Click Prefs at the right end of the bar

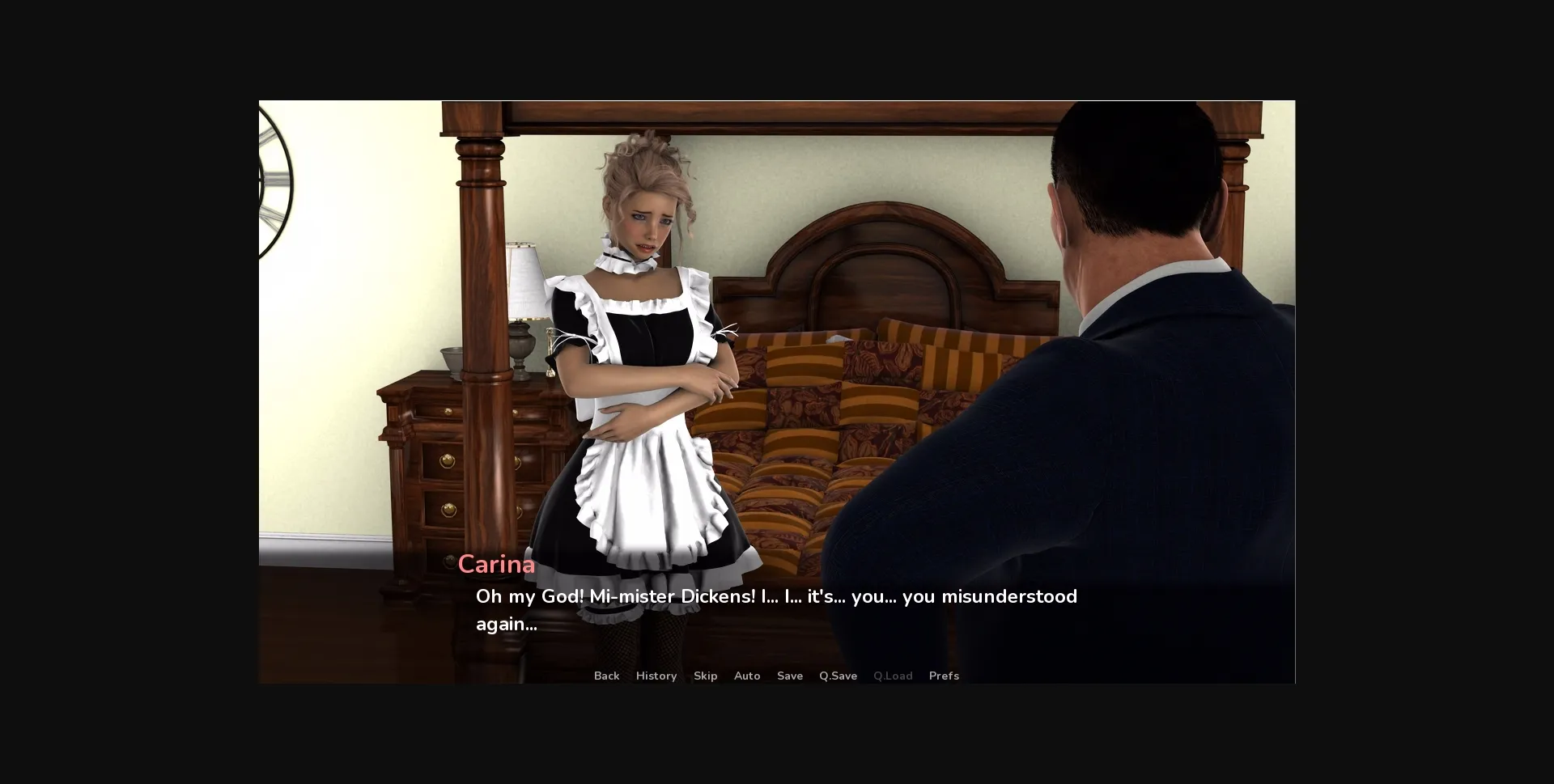944,676
